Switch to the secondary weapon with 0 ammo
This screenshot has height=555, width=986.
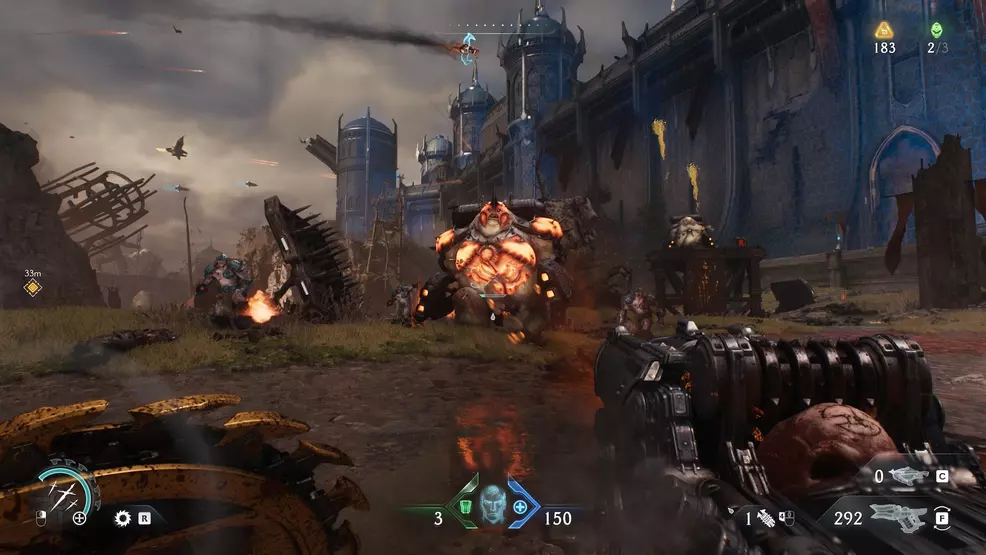pos(910,477)
